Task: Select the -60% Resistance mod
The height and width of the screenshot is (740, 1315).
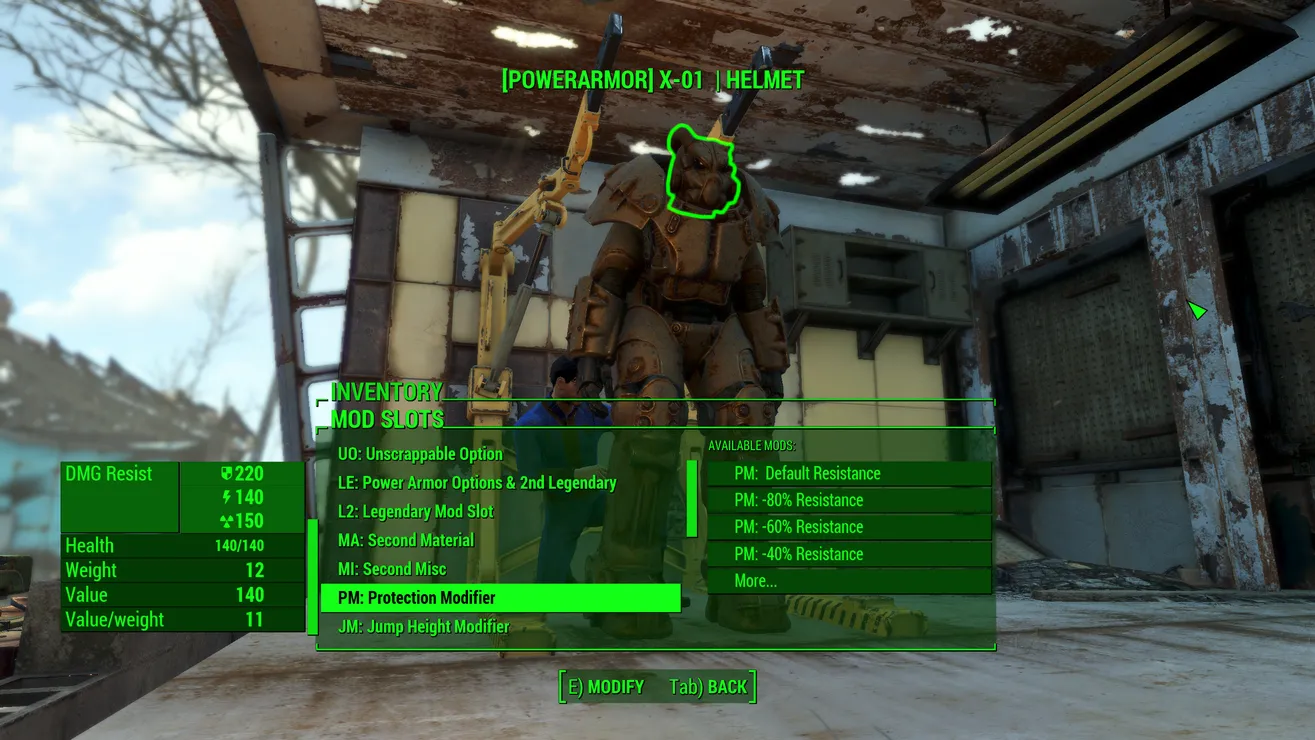Action: (848, 527)
